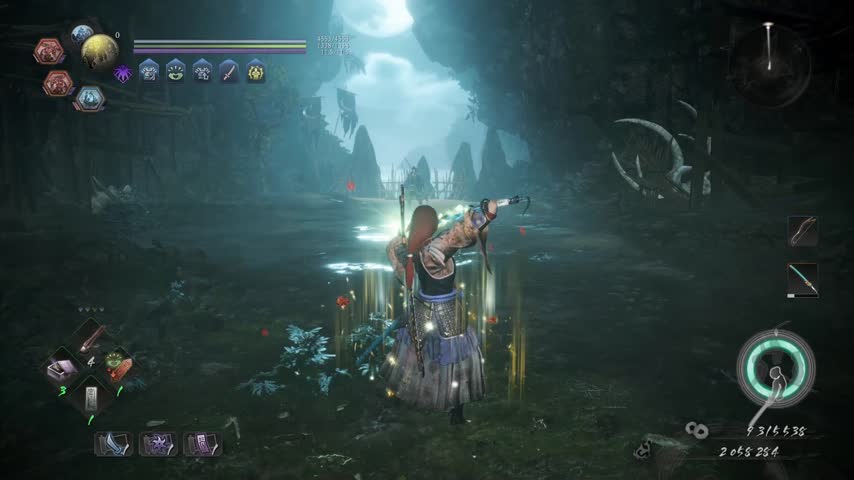Select the blue hexagonal soul core
The image size is (854, 480).
89,98
